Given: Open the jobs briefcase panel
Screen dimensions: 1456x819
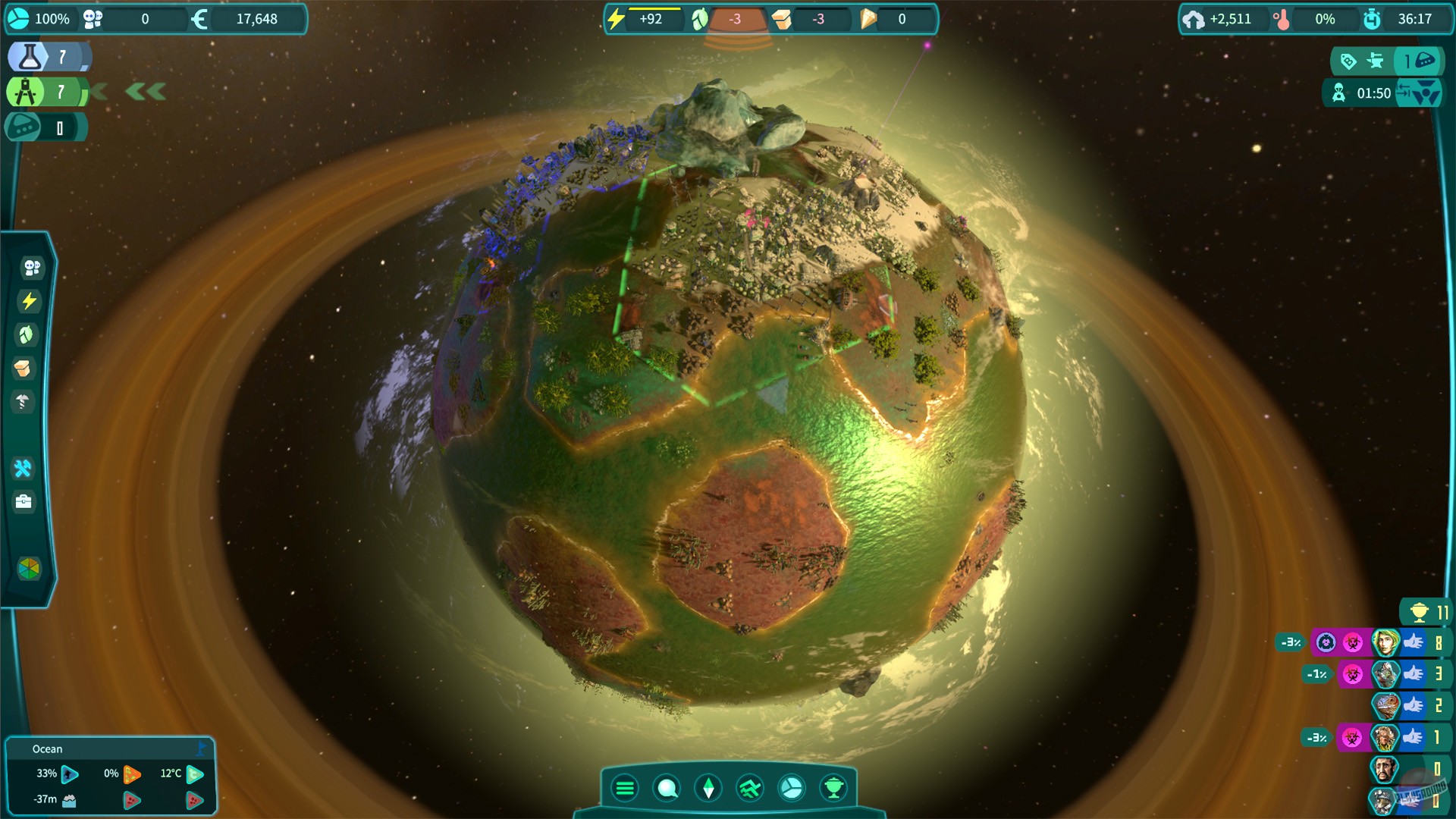Looking at the screenshot, I should (x=24, y=500).
